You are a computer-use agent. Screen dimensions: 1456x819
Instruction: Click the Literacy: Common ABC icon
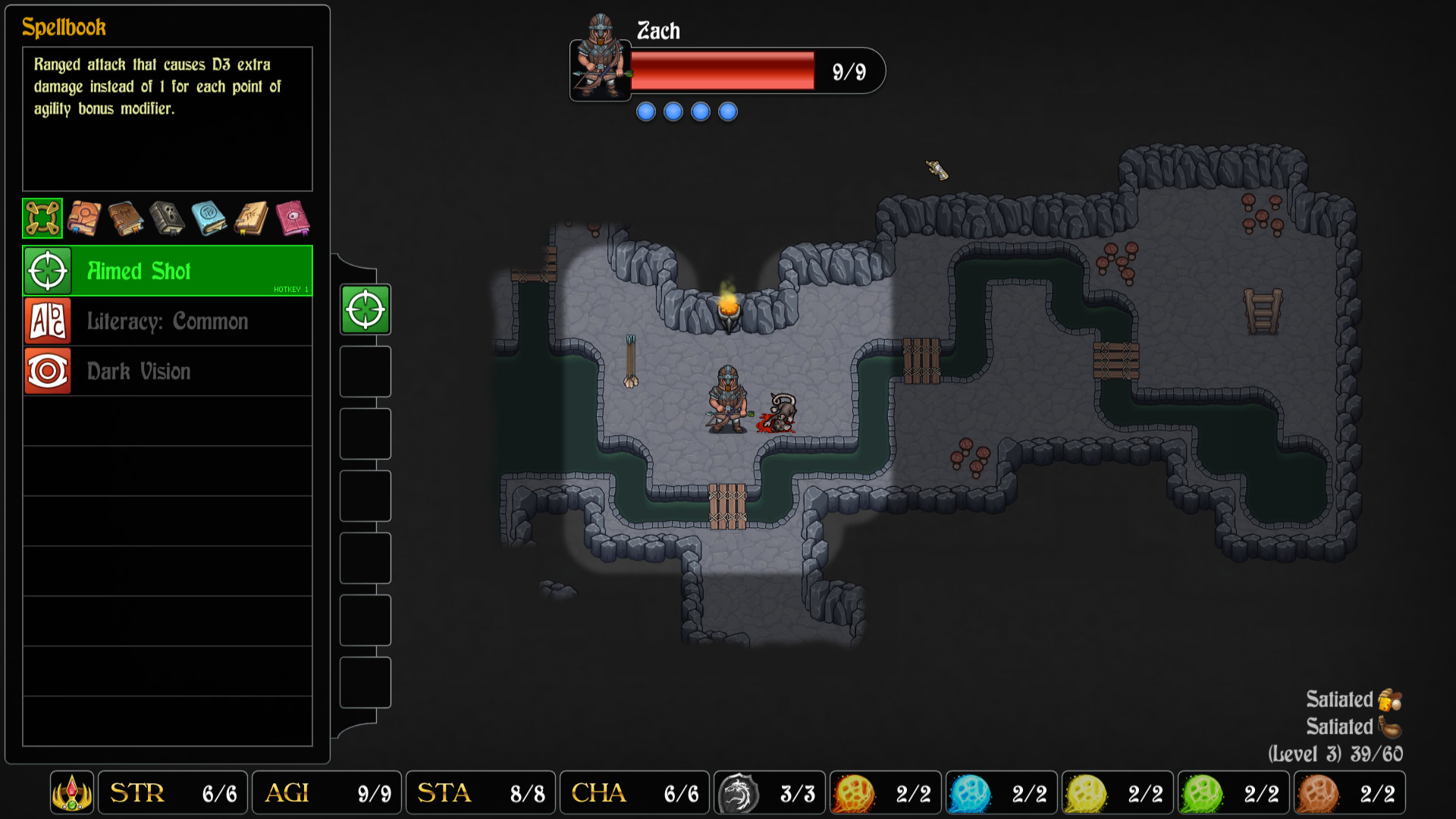pyautogui.click(x=46, y=321)
